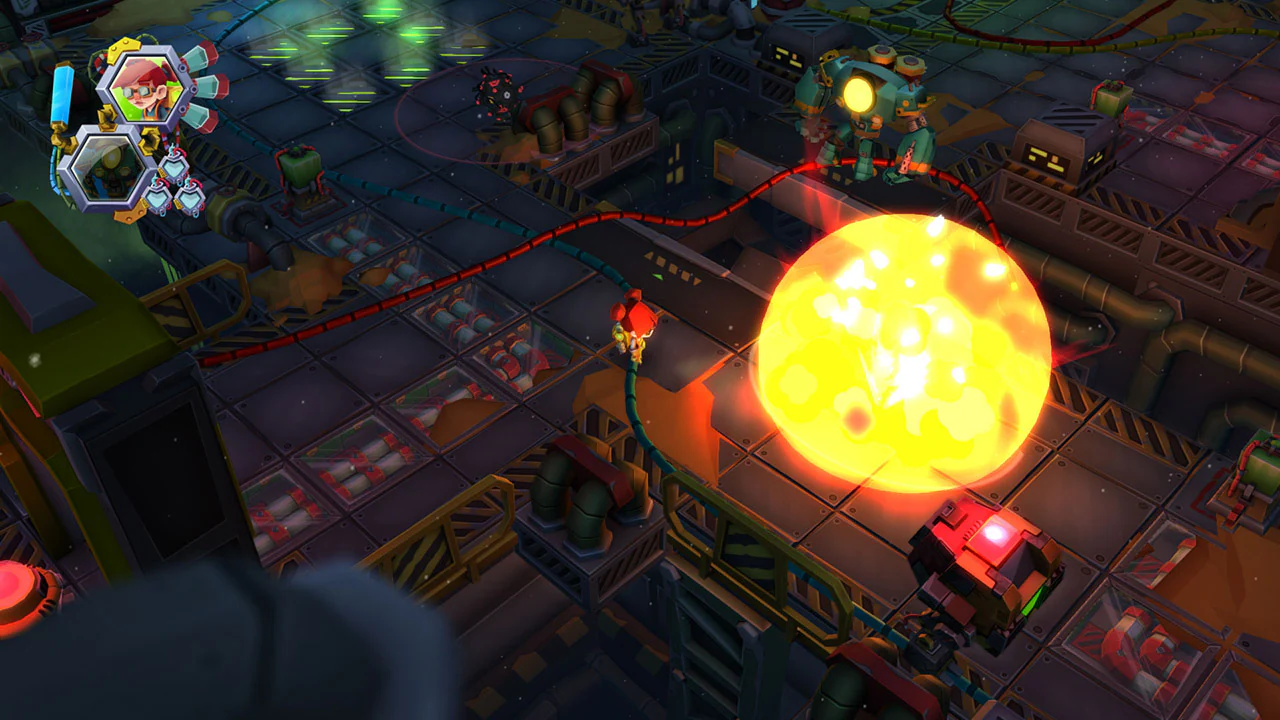This screenshot has height=720, width=1280.
Task: Select the bottom-left shield charm in the HUD
Action: point(158,196)
